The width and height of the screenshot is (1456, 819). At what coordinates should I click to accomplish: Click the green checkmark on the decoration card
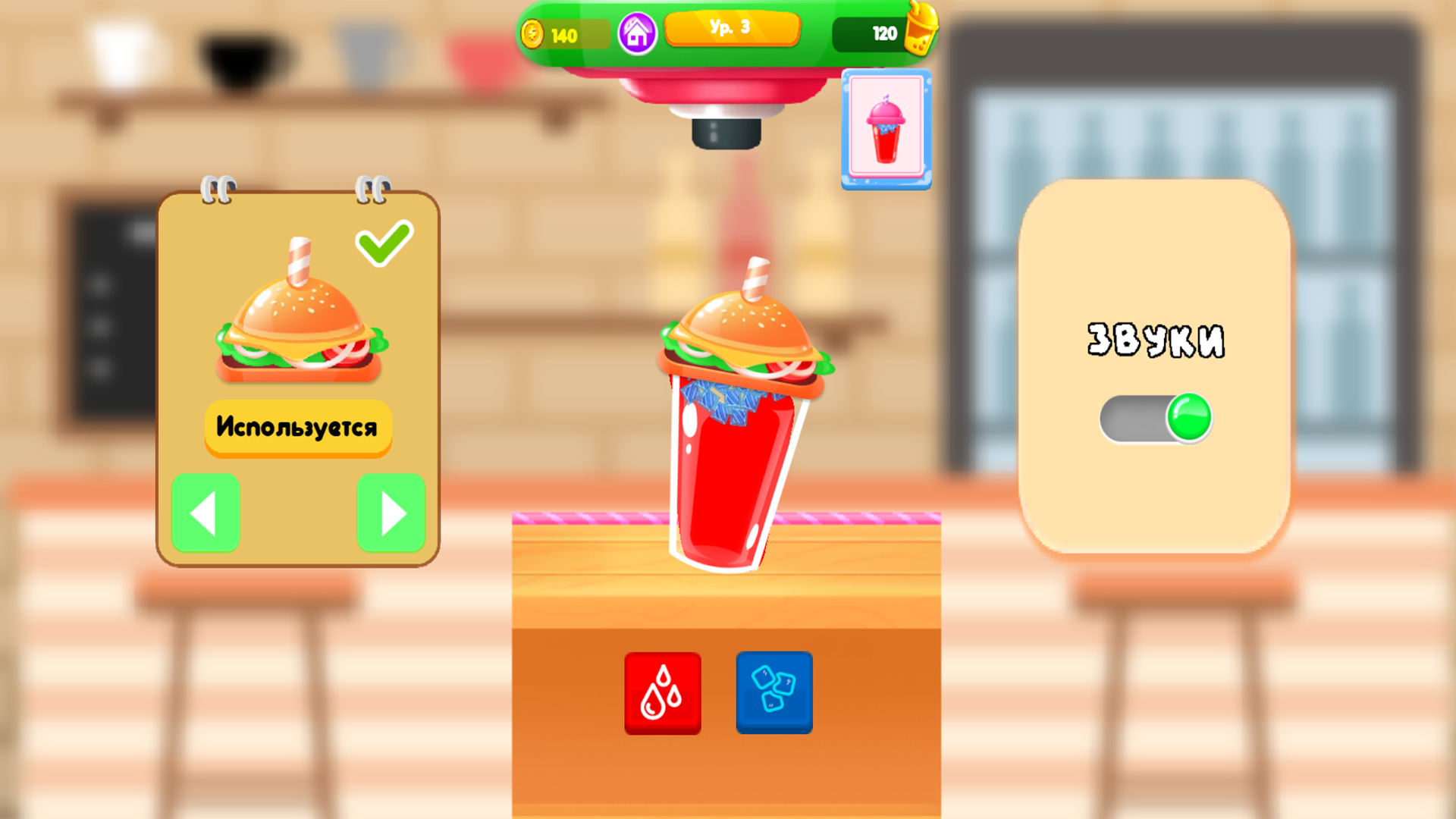[383, 243]
